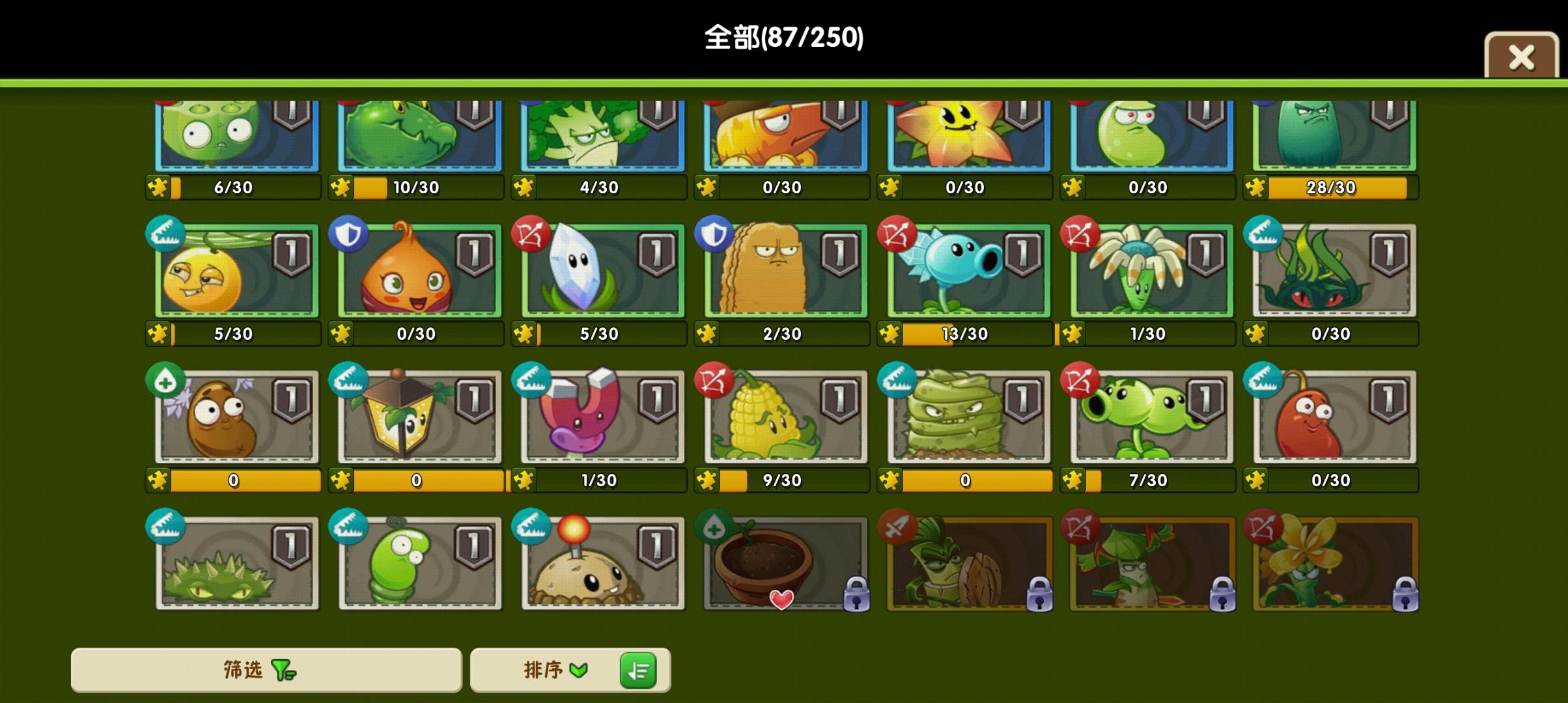This screenshot has height=703, width=1568.
Task: Expand sorting options with the green chevron
Action: [x=578, y=669]
